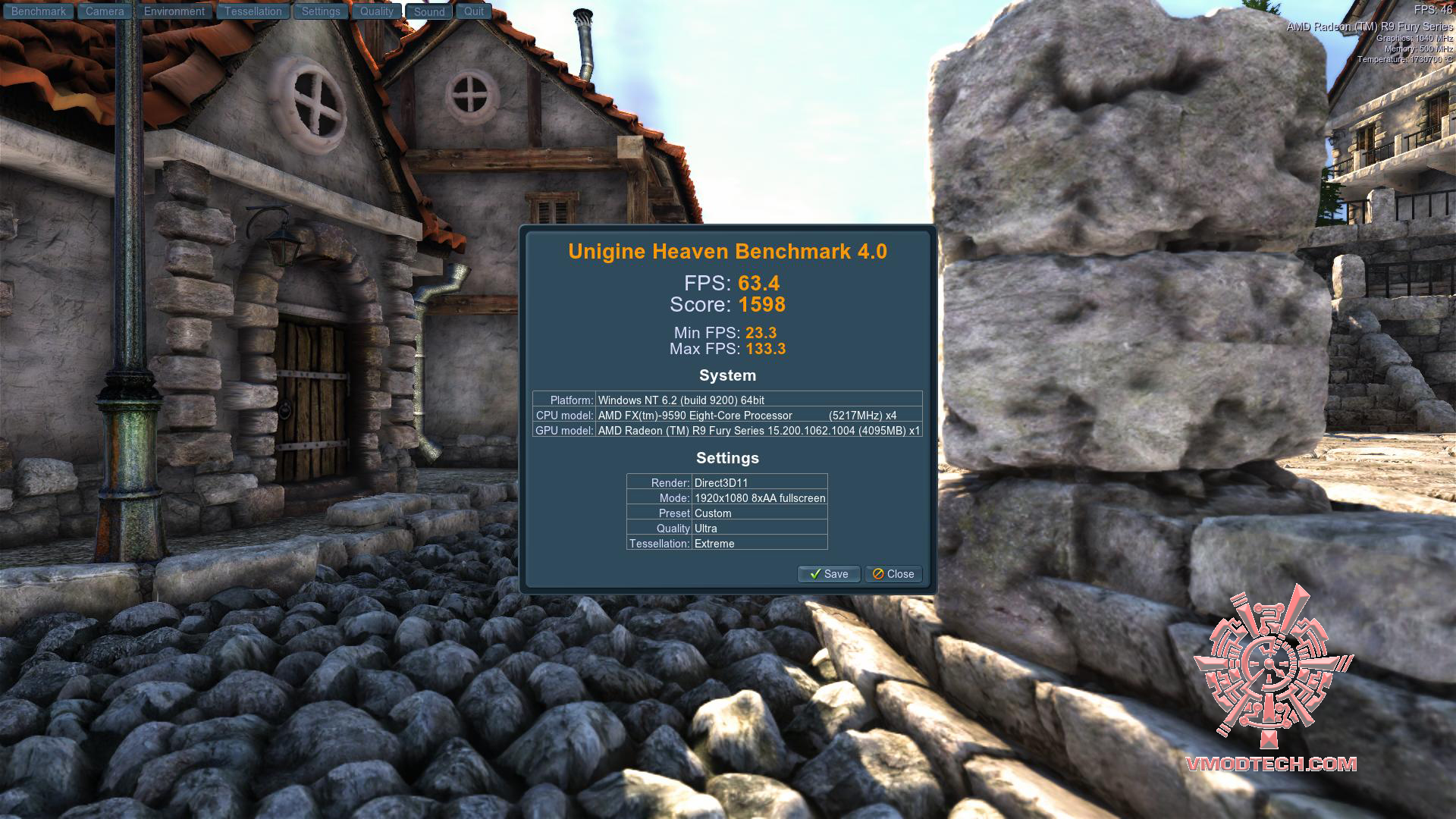Open the Settings panel
Viewport: 1456px width, 819px height.
pyautogui.click(x=320, y=11)
